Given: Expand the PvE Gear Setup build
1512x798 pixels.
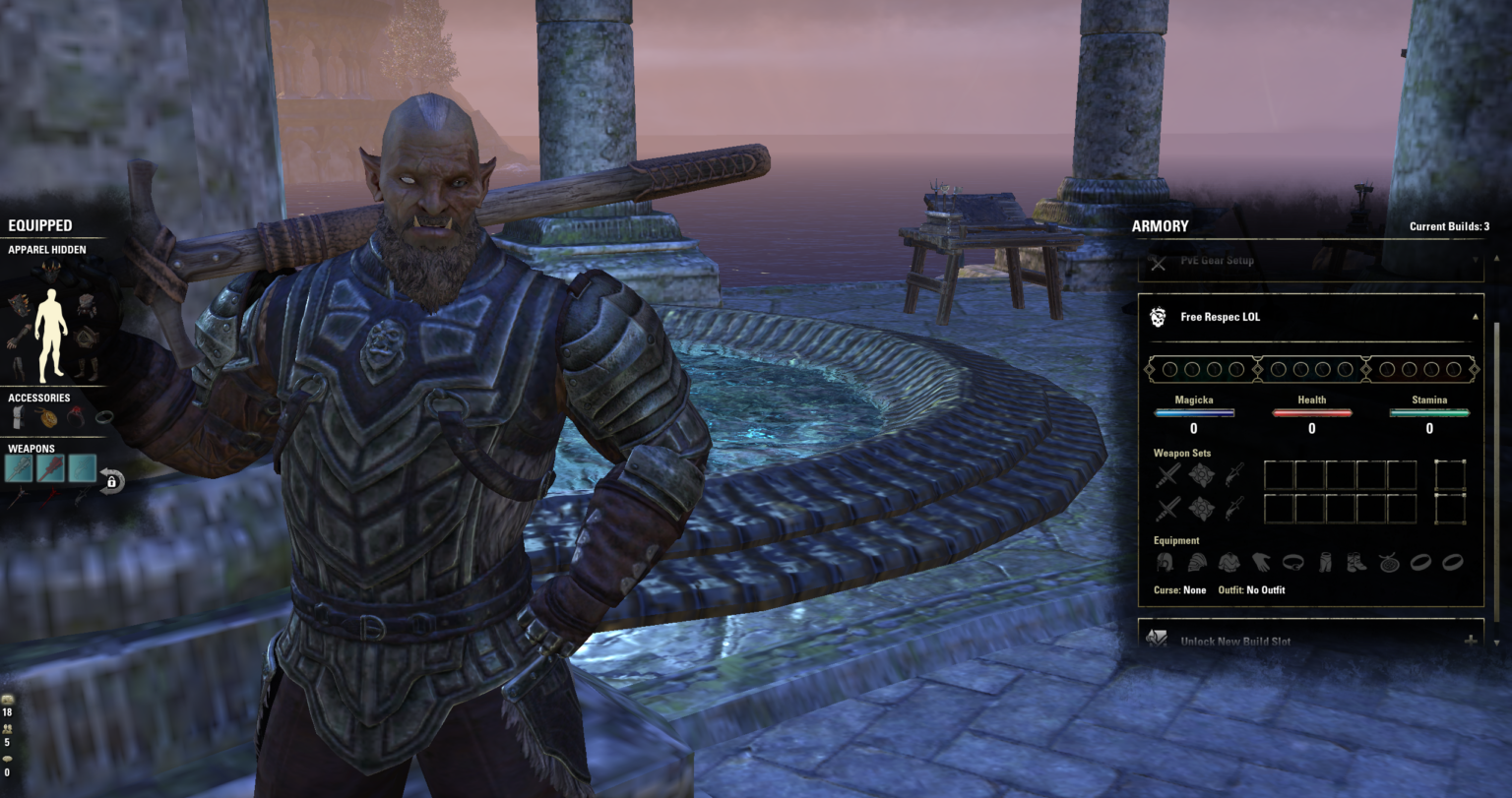Looking at the screenshot, I should point(1477,259).
